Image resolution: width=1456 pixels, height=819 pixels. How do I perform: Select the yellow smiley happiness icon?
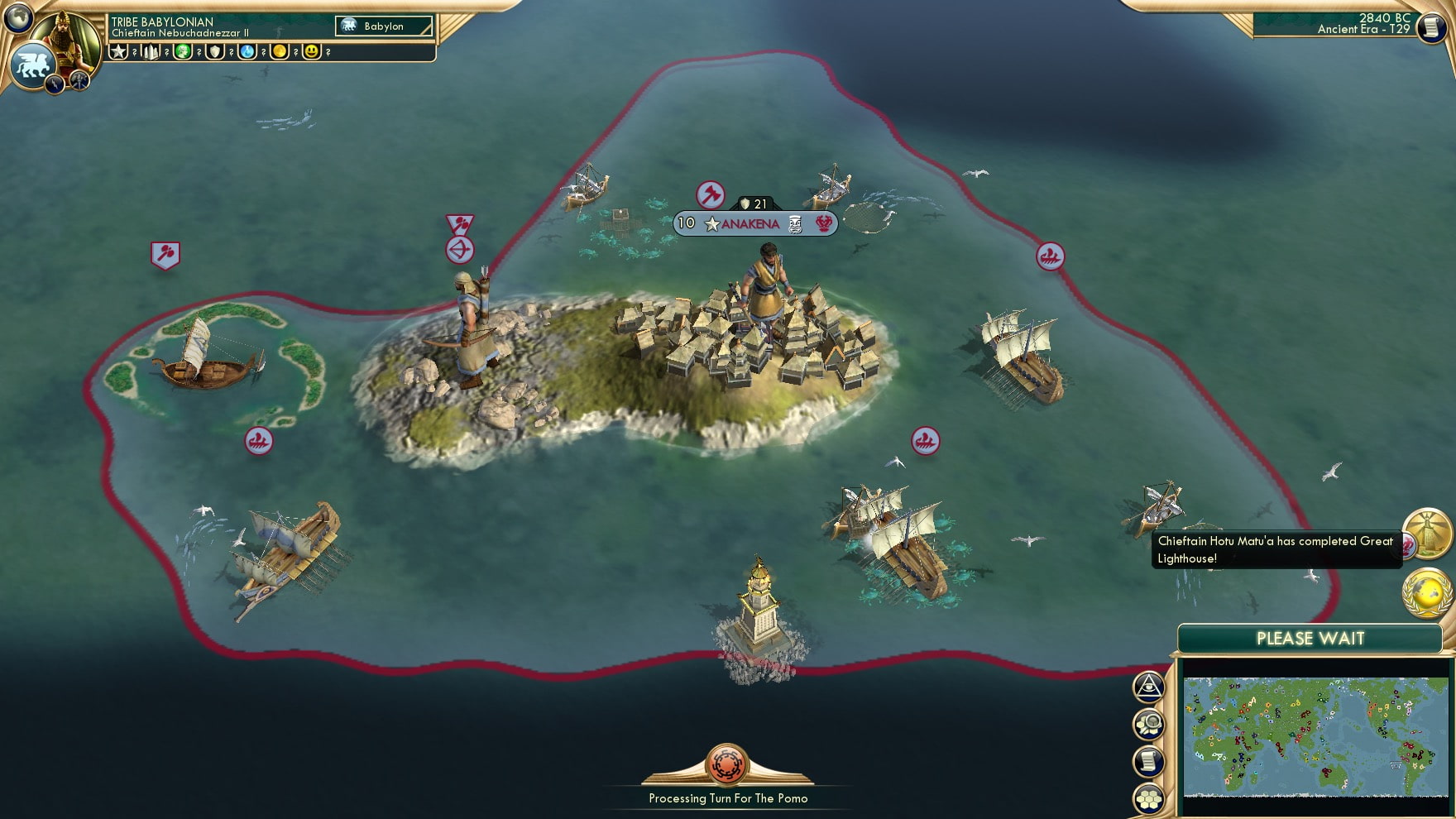312,51
